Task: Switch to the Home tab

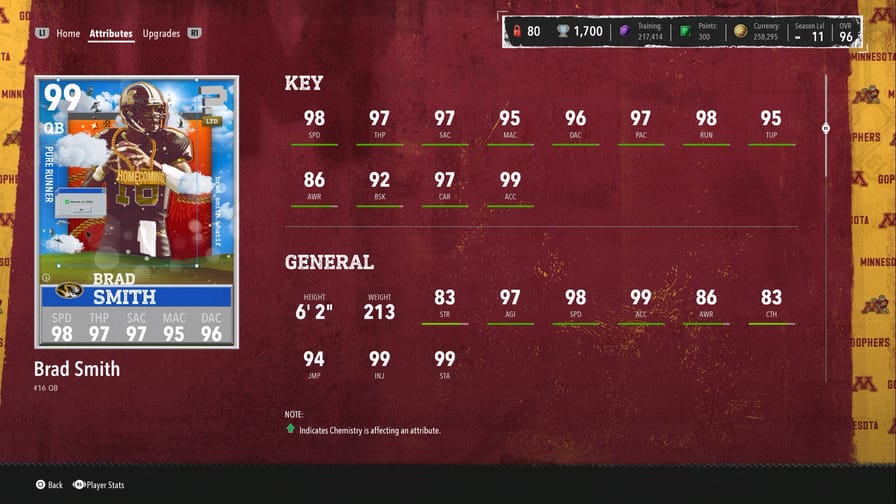Action: 68,33
